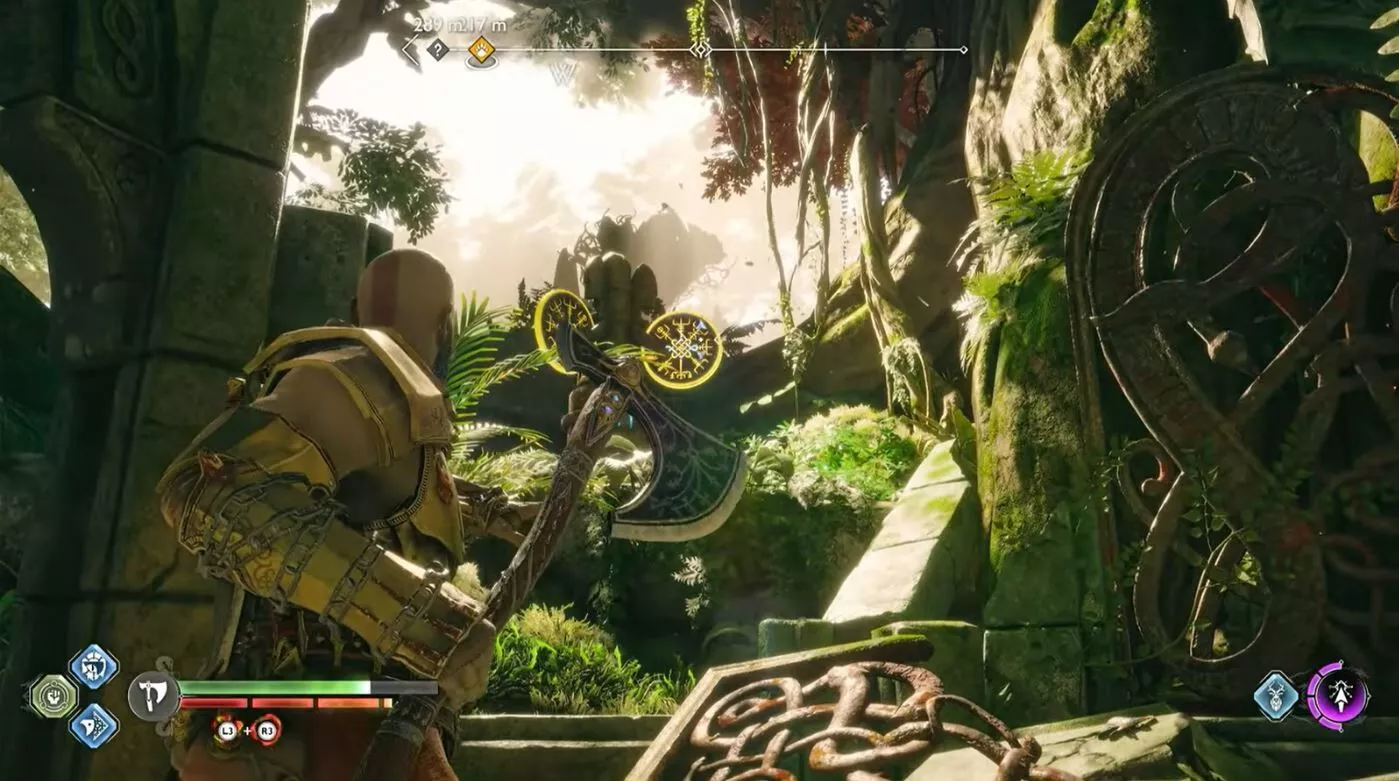
Task: Select the heavy runic attack icon
Action: tap(94, 725)
